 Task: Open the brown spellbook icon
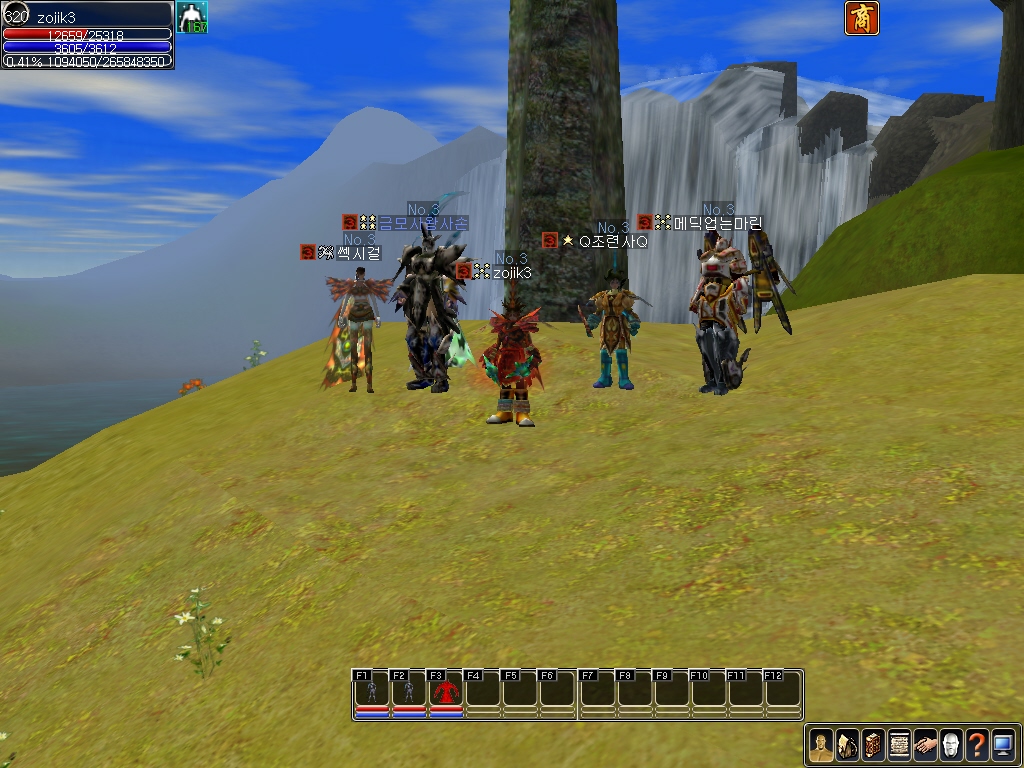(x=873, y=745)
